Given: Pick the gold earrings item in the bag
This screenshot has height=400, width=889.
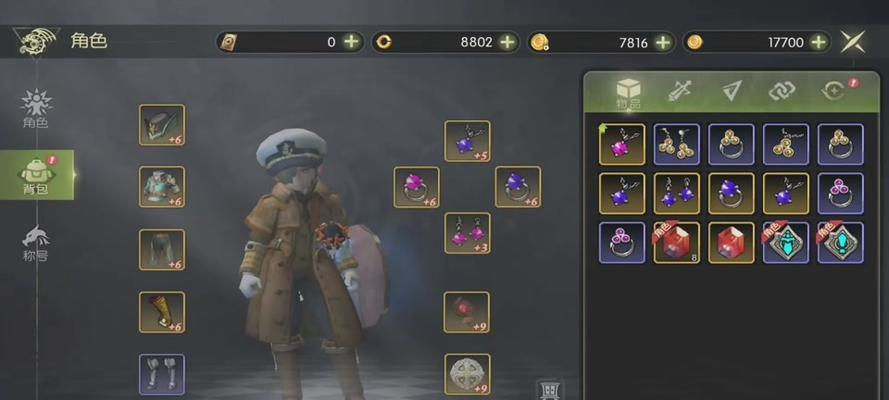Looking at the screenshot, I should [676, 144].
